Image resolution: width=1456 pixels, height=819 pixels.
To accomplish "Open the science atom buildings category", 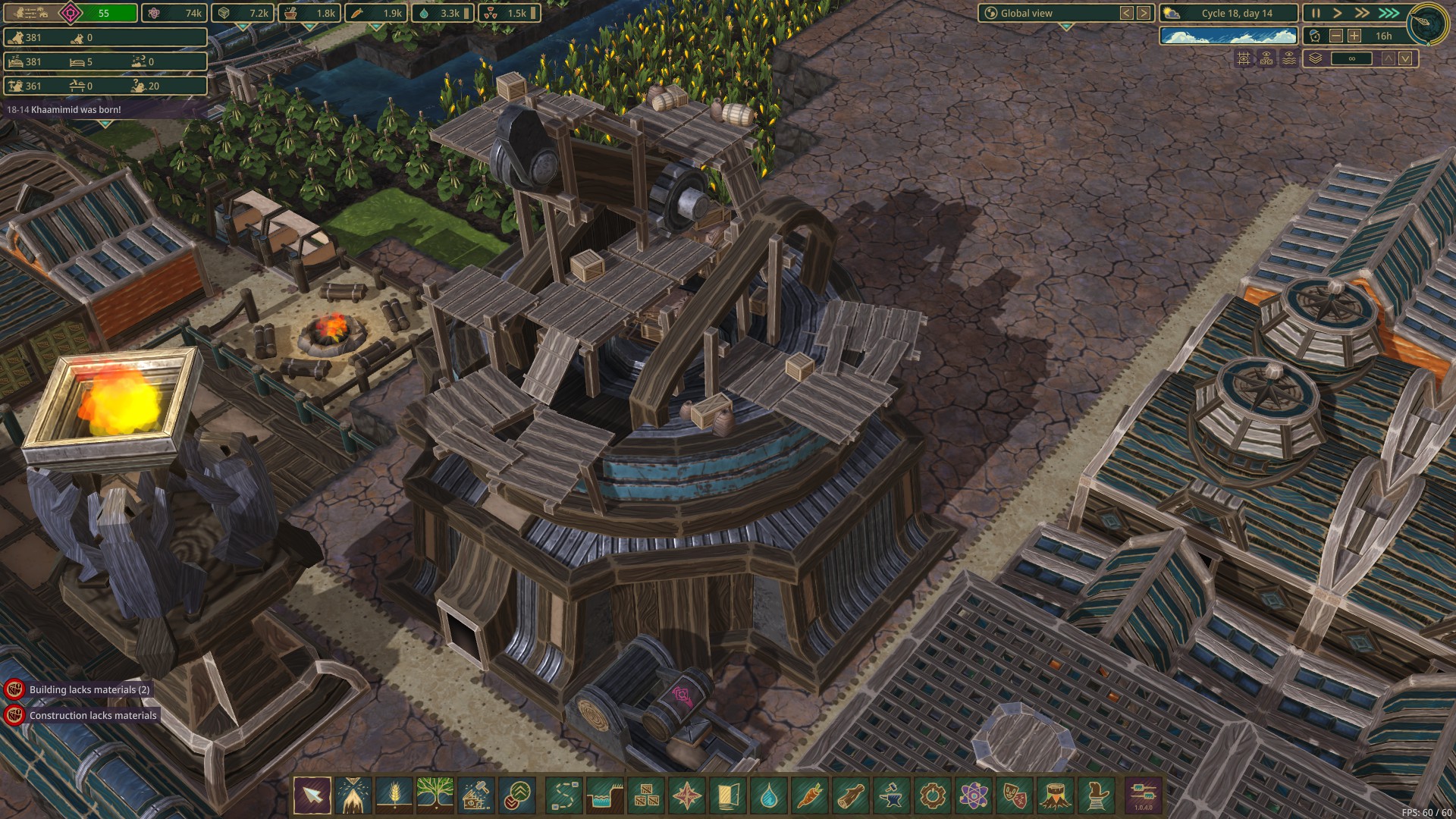I will point(973,795).
